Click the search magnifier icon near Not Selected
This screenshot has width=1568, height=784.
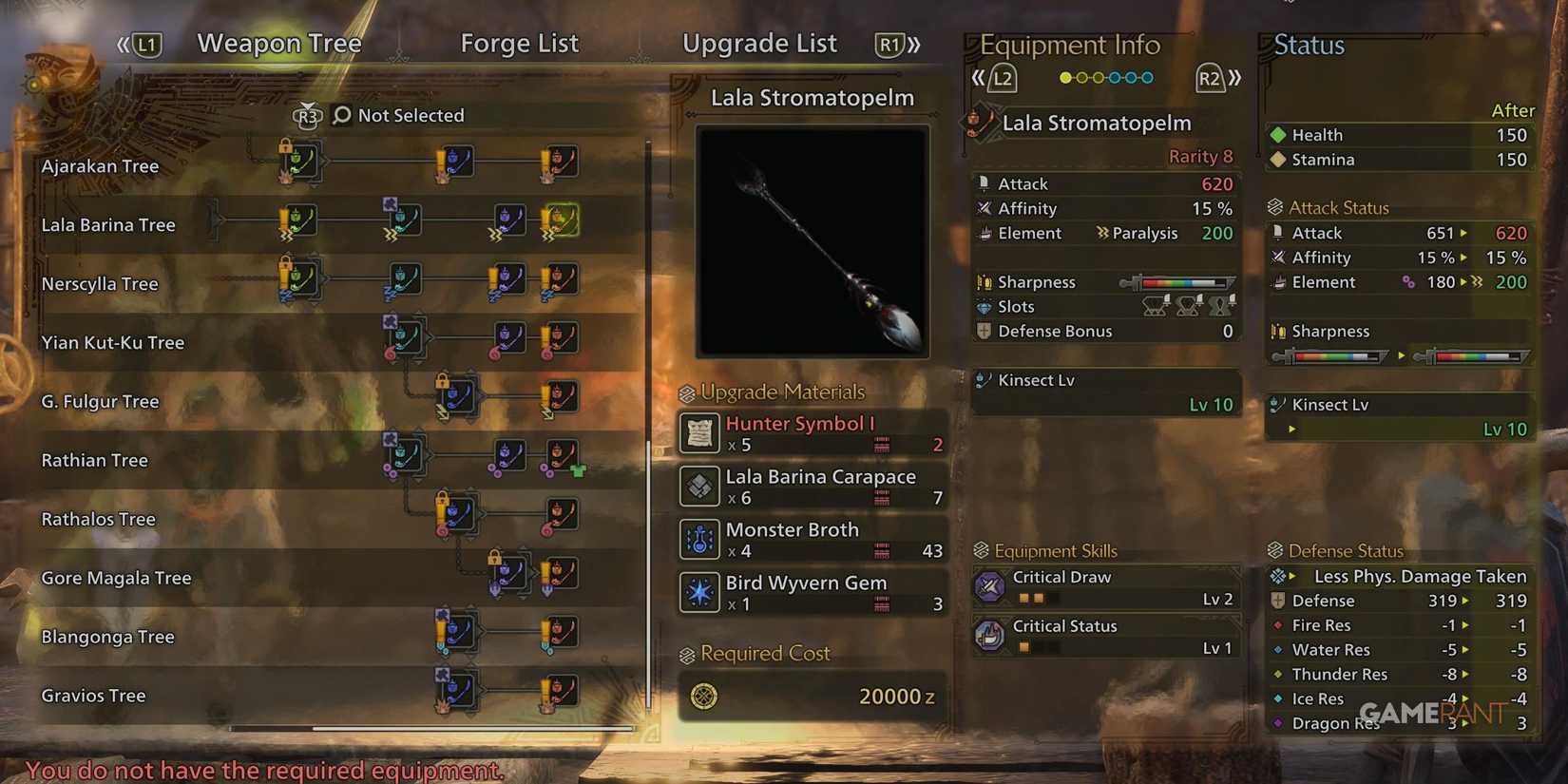pyautogui.click(x=340, y=115)
